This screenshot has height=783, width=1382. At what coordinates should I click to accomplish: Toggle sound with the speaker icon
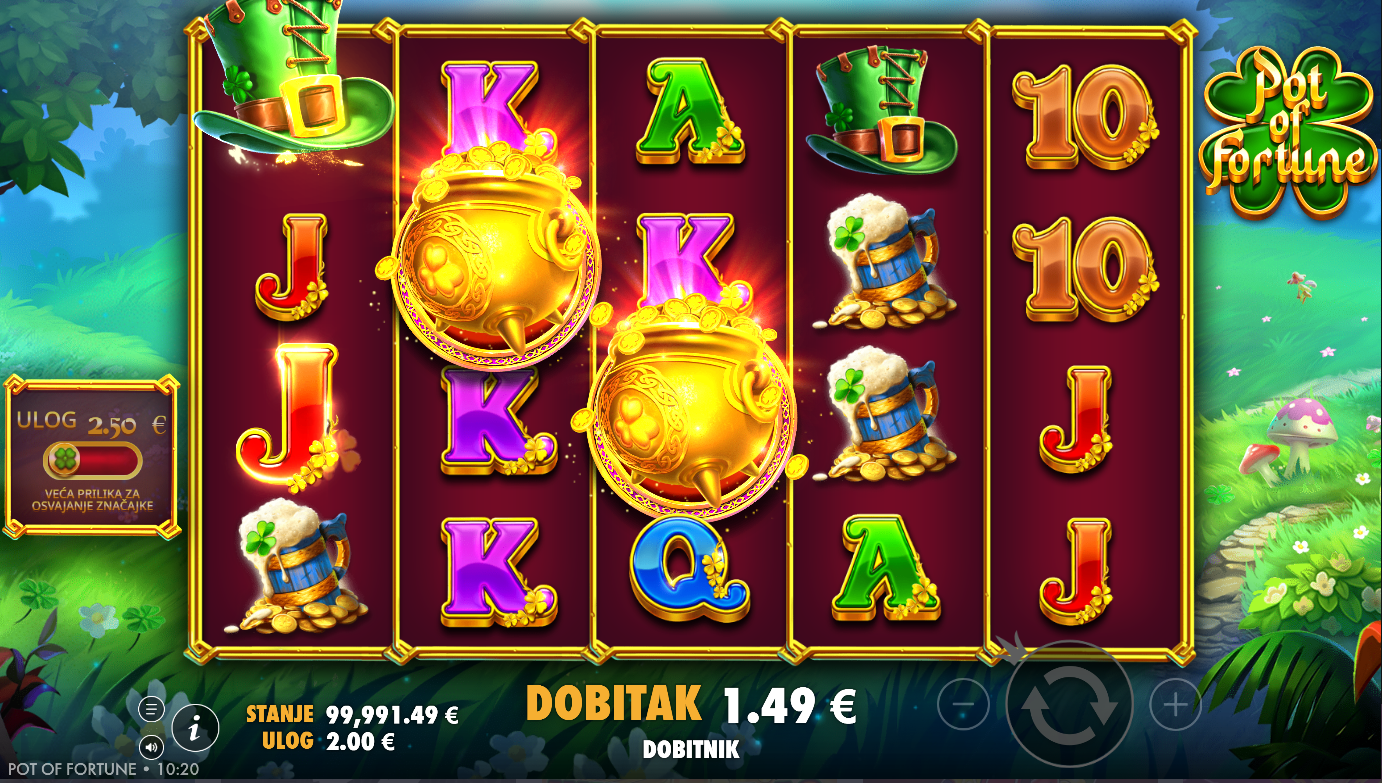[151, 746]
